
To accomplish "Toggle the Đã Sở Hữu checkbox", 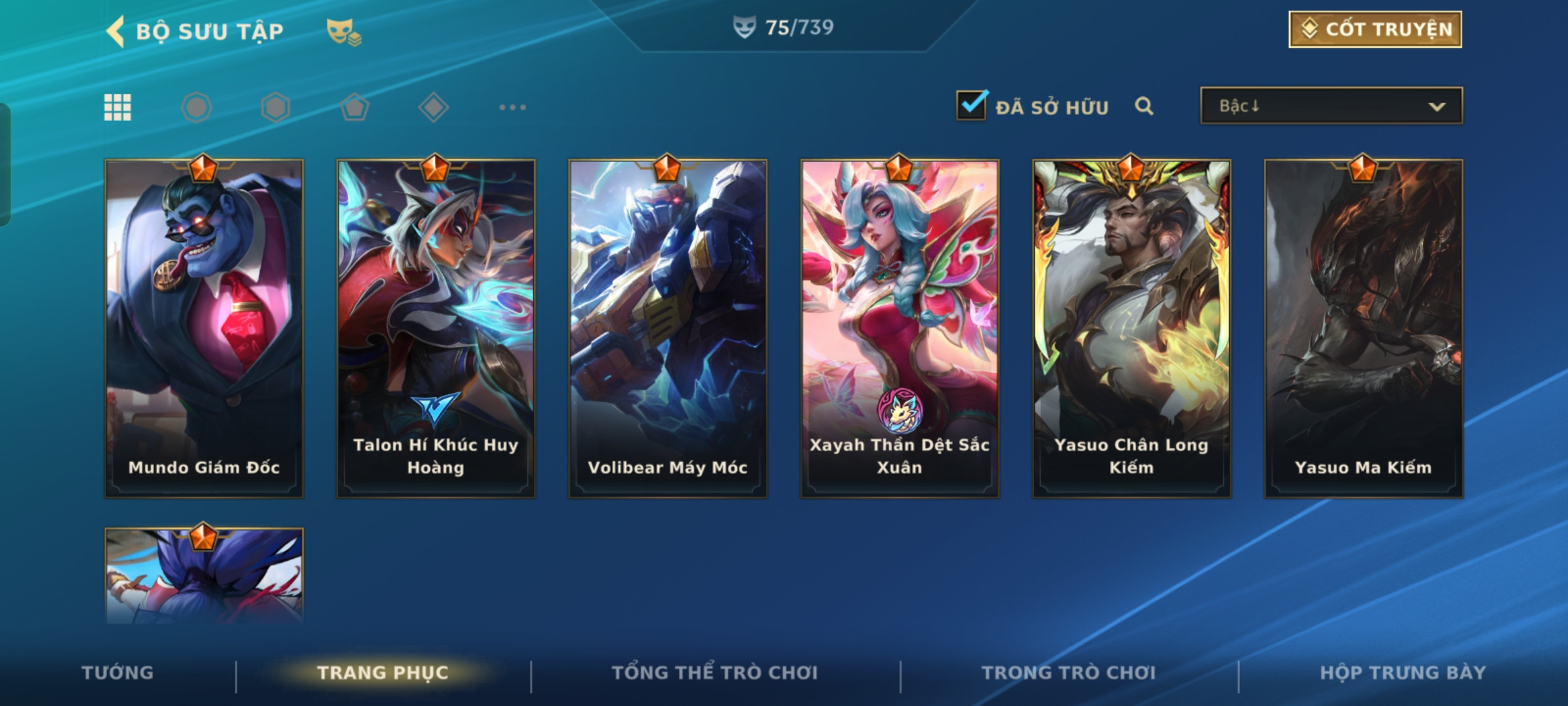I will pyautogui.click(x=971, y=106).
